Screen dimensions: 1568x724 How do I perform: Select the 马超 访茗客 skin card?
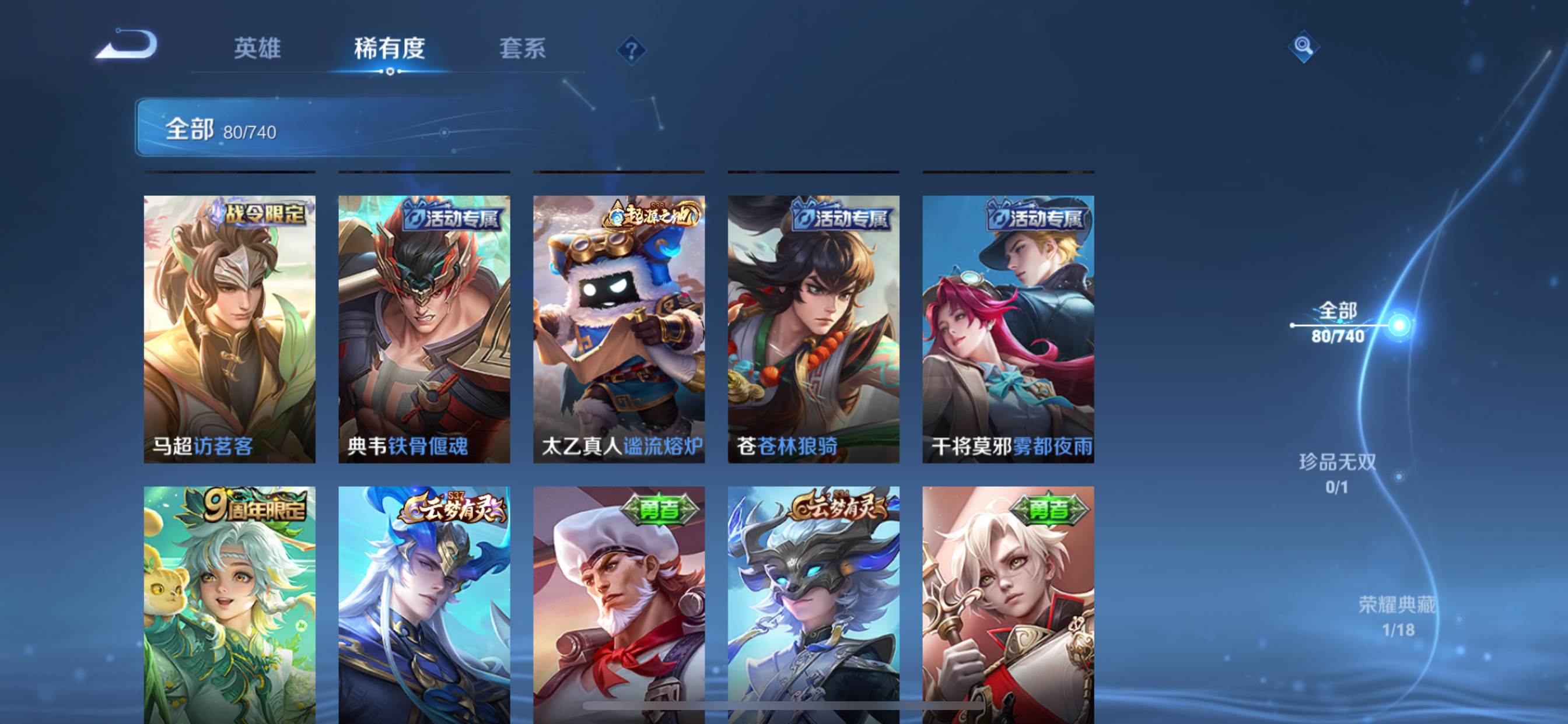click(229, 329)
